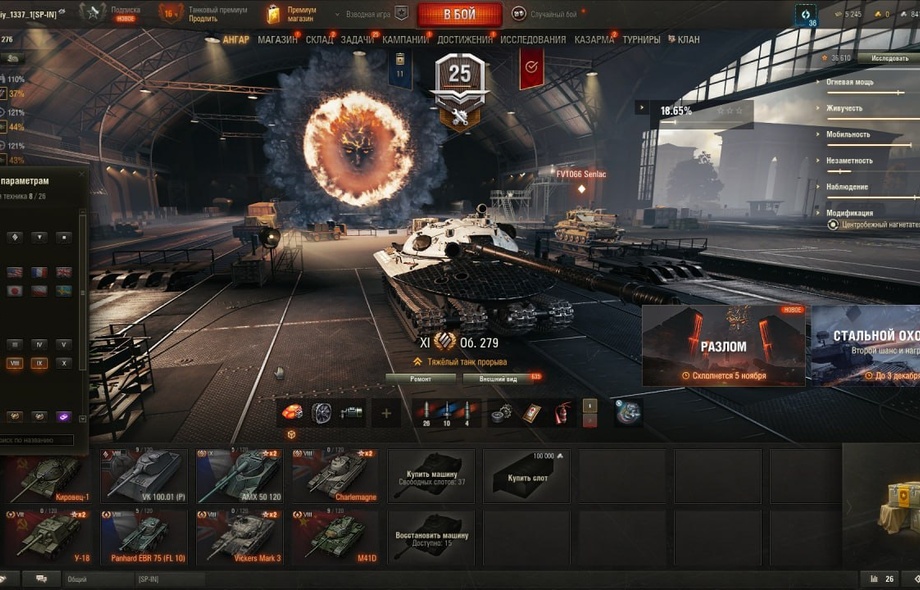Click the Исследовать button
920x590 pixels.
pos(888,58)
